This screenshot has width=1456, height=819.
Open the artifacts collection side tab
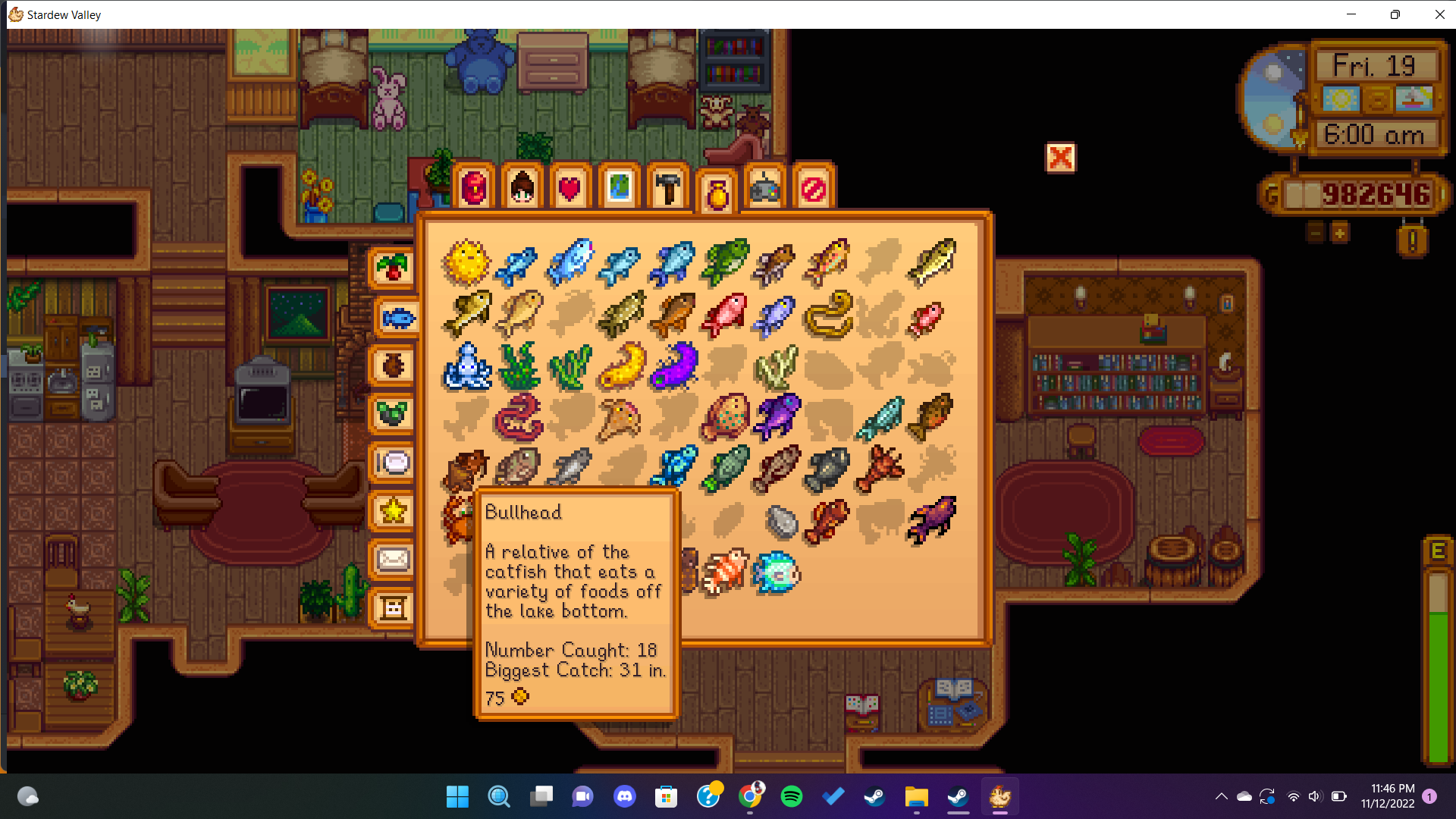pyautogui.click(x=393, y=366)
